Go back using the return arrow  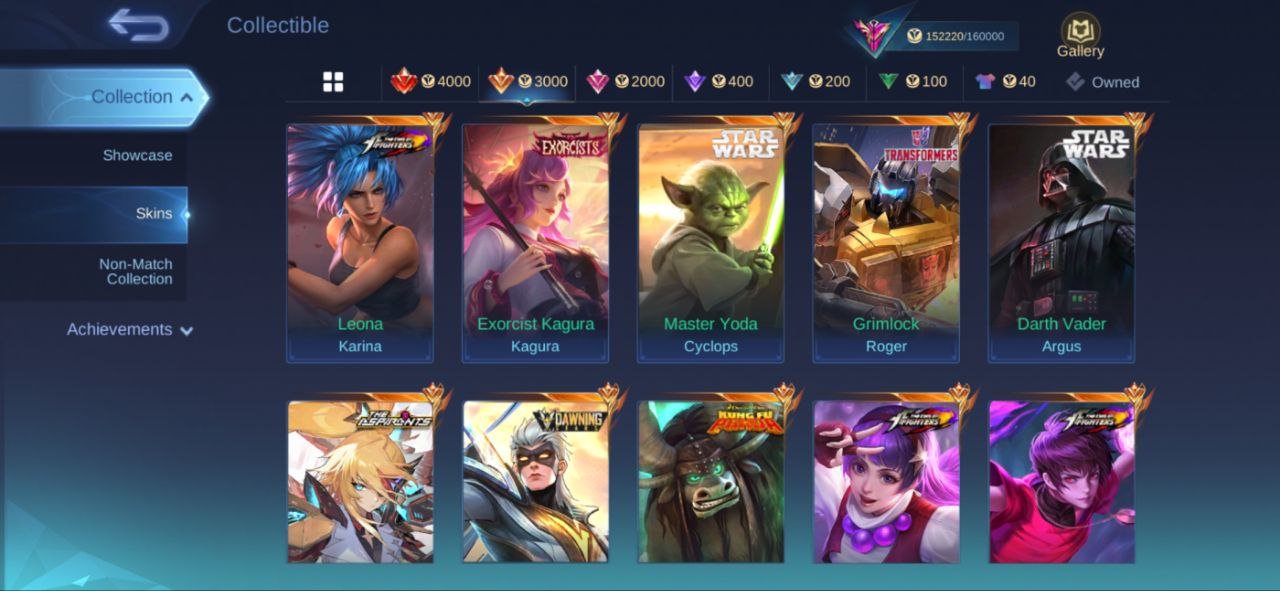pos(139,25)
